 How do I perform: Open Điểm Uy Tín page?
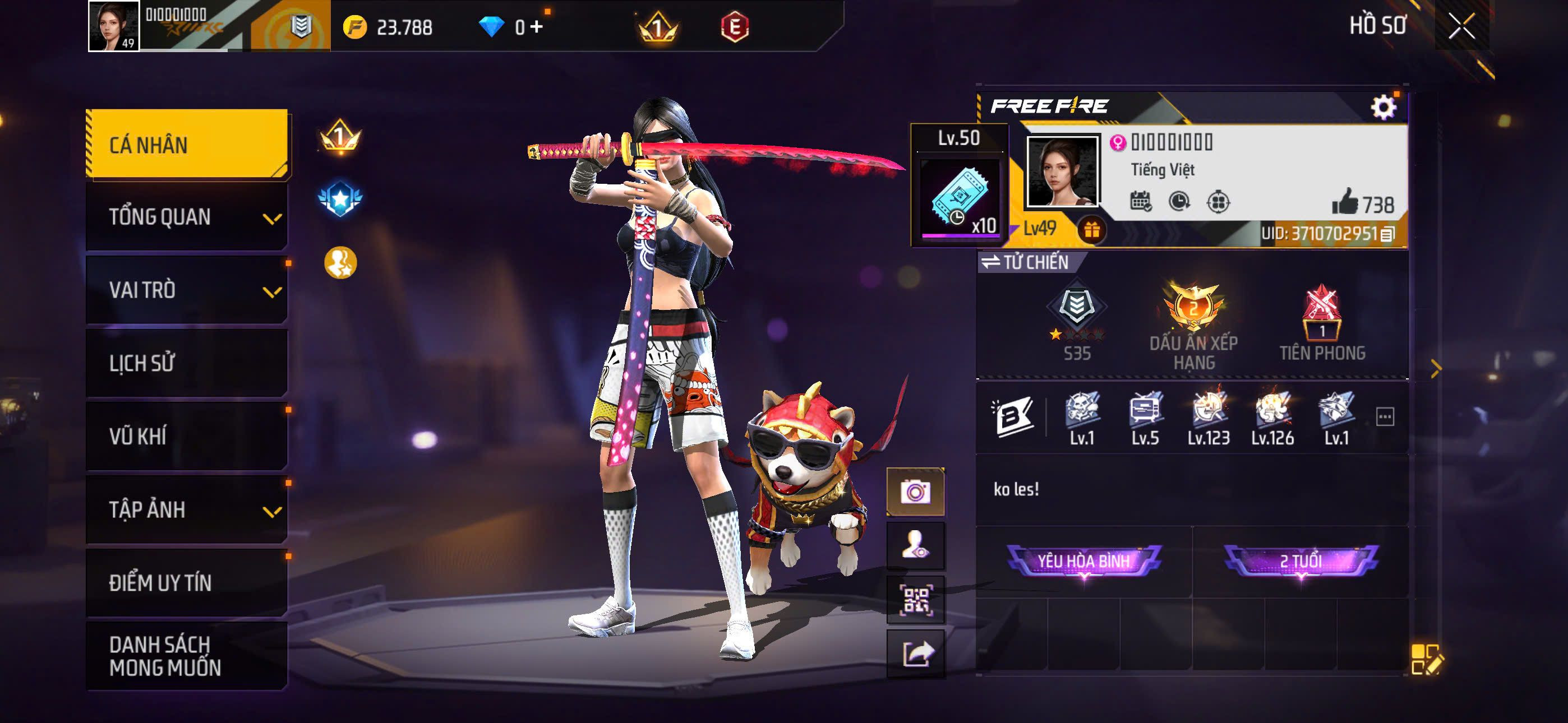coord(187,582)
